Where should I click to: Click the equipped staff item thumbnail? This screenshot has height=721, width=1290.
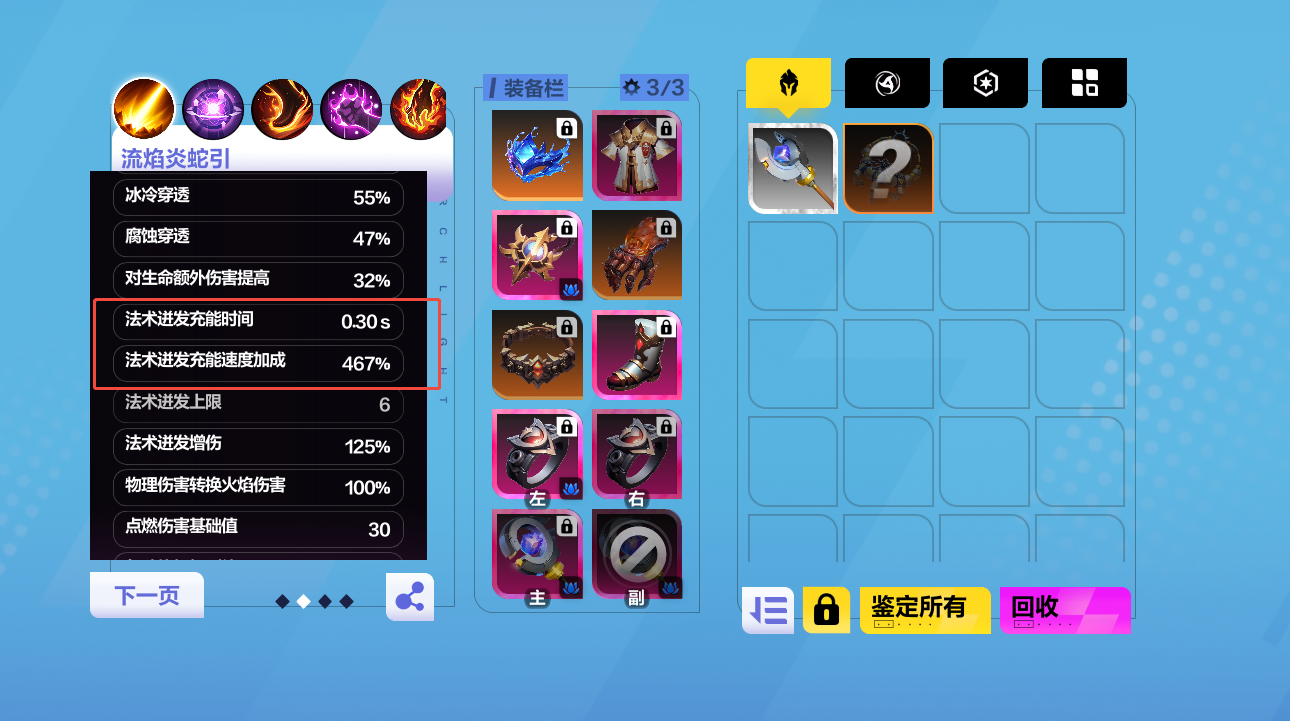pyautogui.click(x=792, y=168)
